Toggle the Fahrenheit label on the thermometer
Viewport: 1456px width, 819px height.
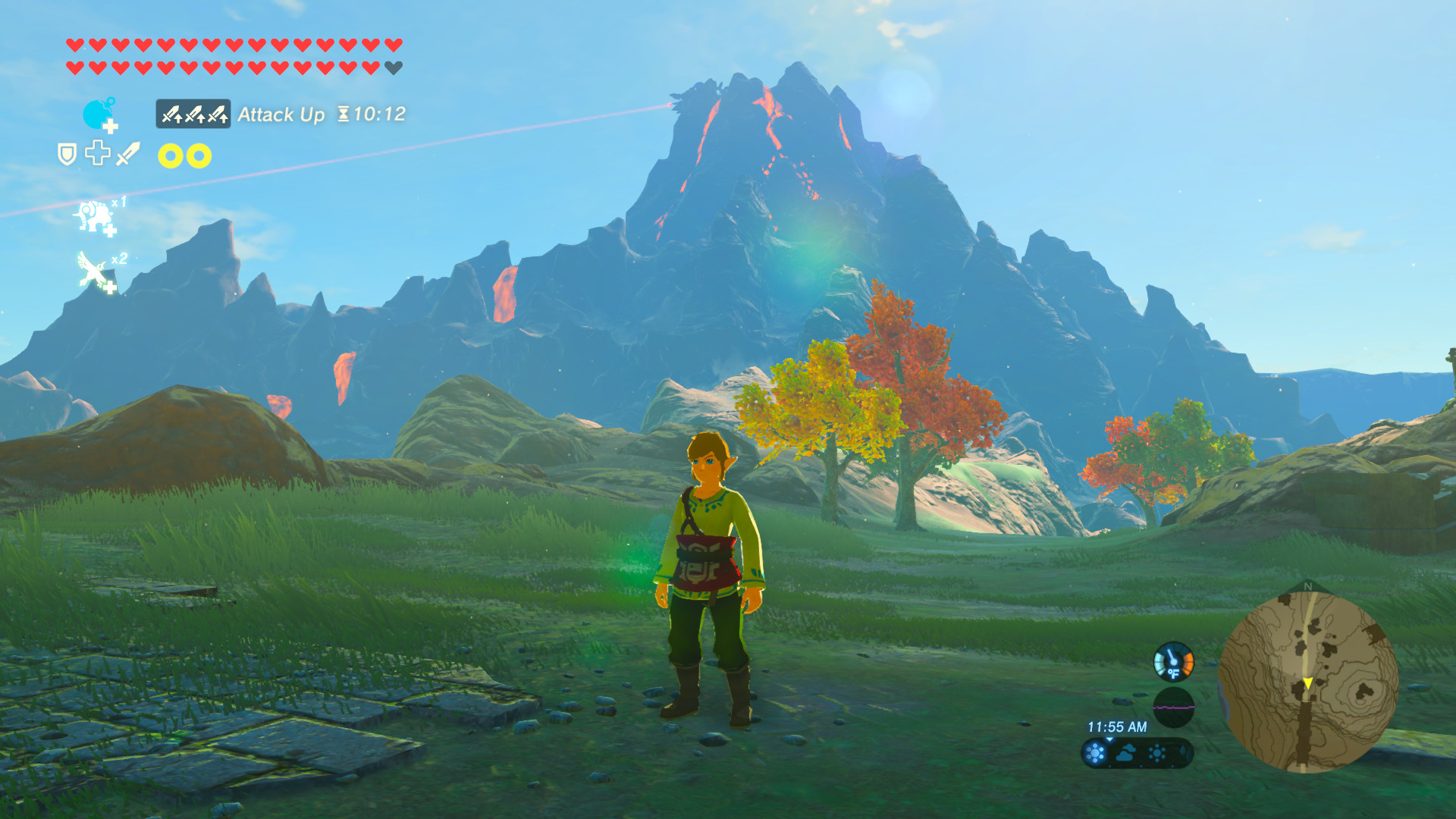tap(1174, 673)
